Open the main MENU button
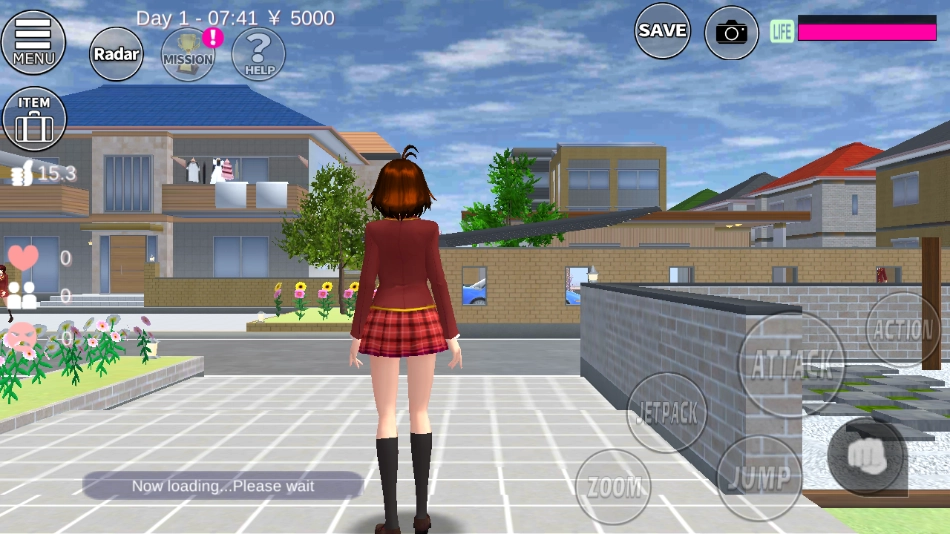This screenshot has width=950, height=534. click(34, 42)
